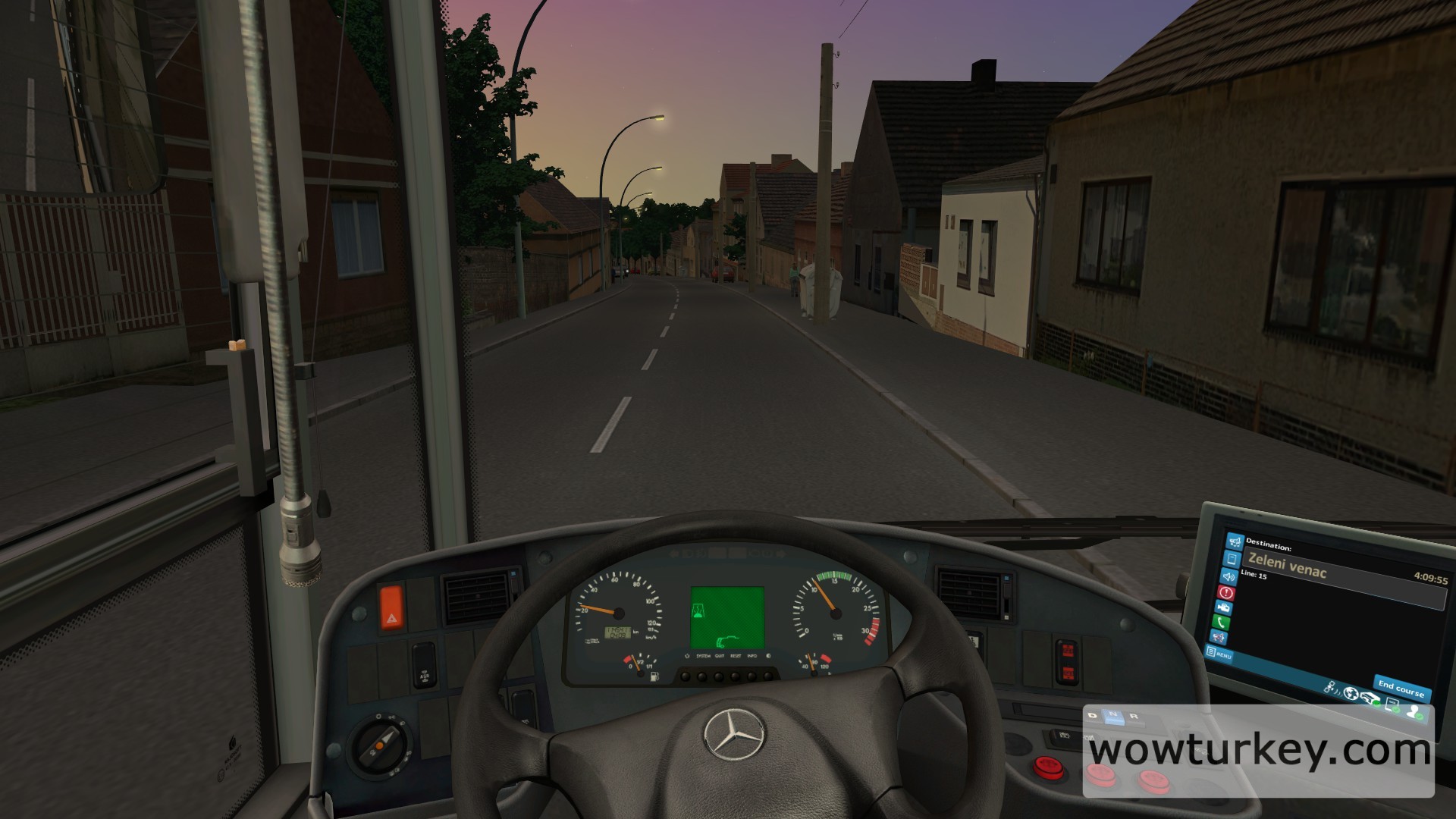Viewport: 1456px width, 819px height.
Task: Tap the green phone call icon
Action: tap(1222, 622)
